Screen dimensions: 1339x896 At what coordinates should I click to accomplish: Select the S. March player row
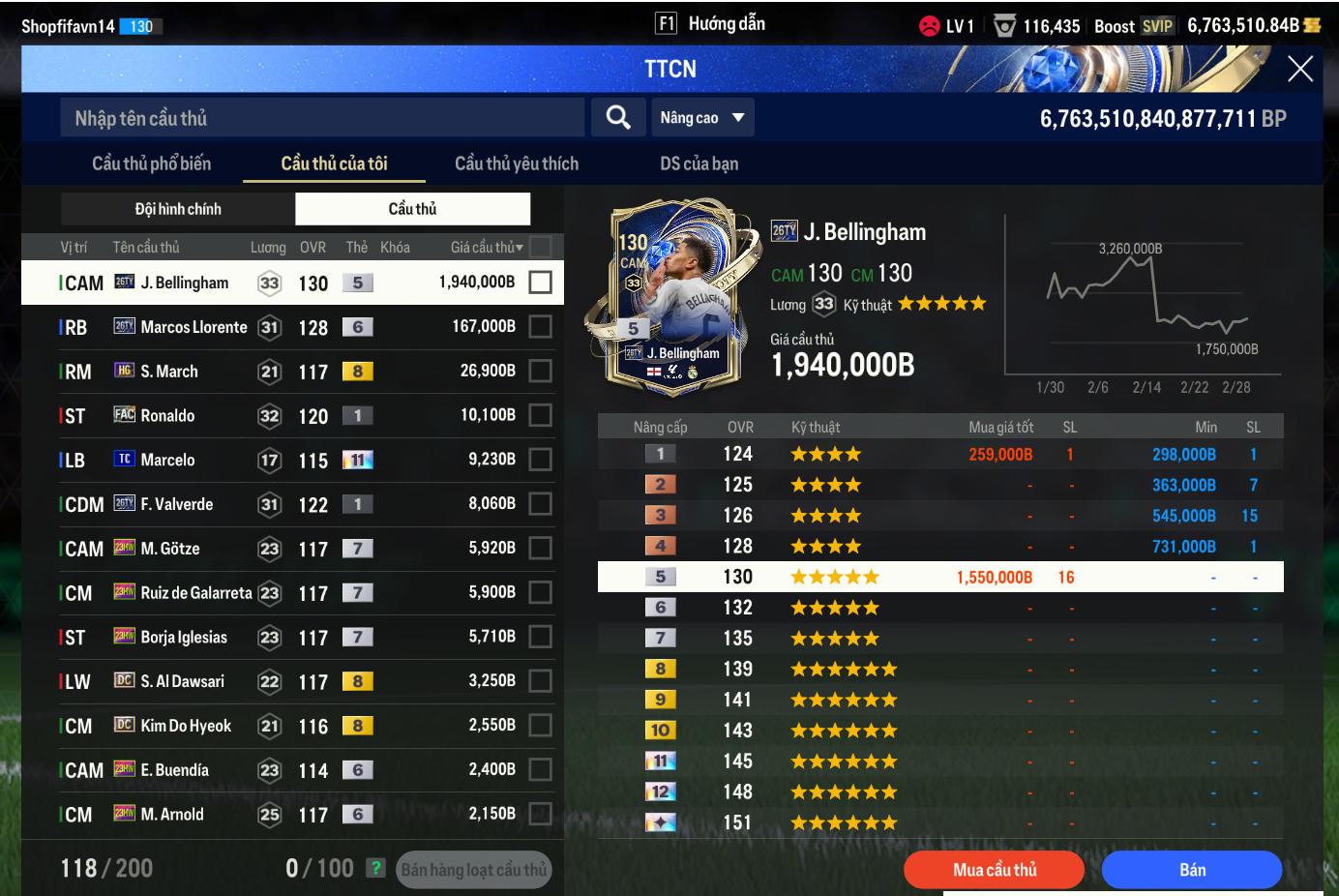[290, 372]
